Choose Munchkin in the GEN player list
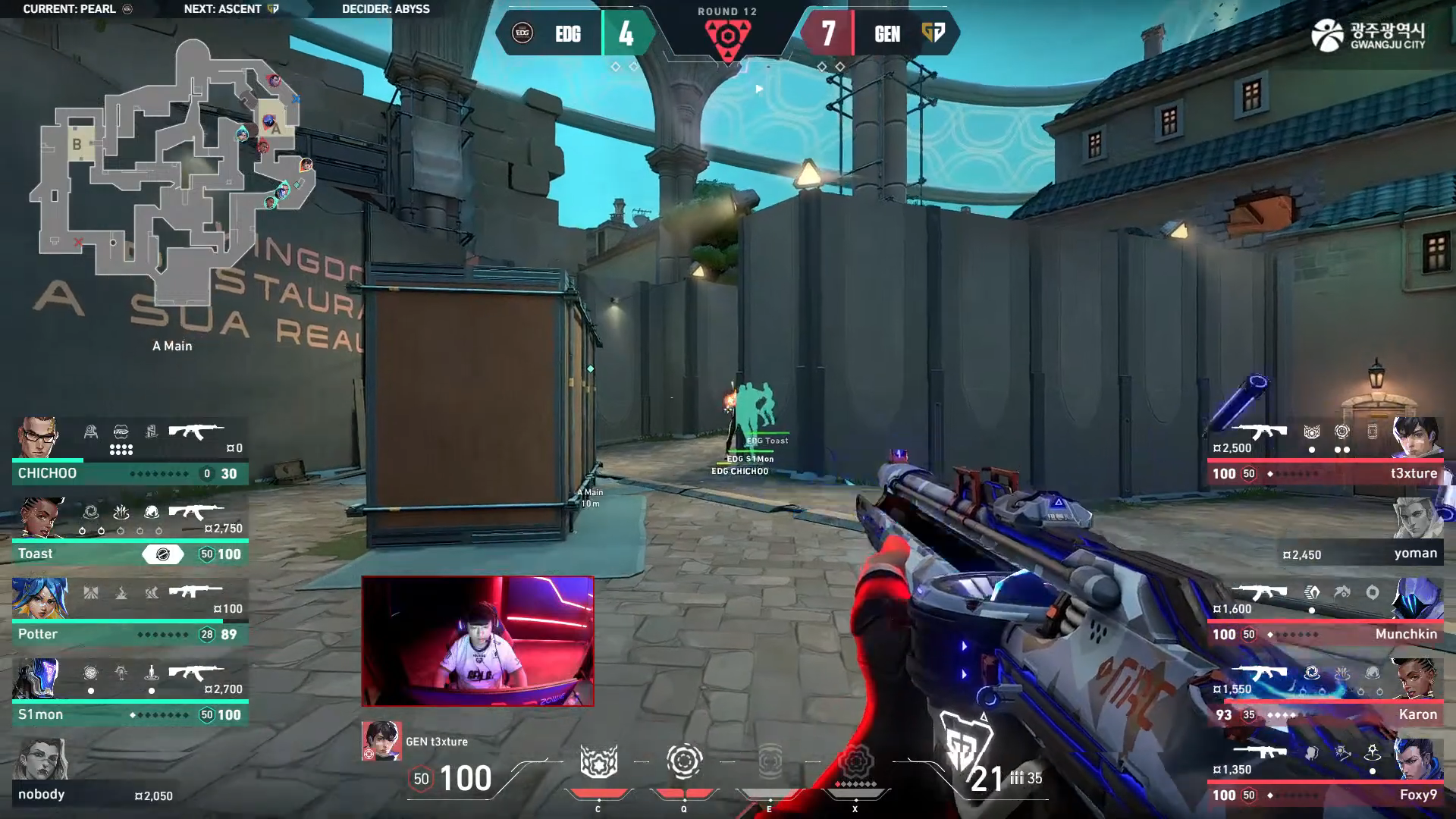 tap(1326, 613)
